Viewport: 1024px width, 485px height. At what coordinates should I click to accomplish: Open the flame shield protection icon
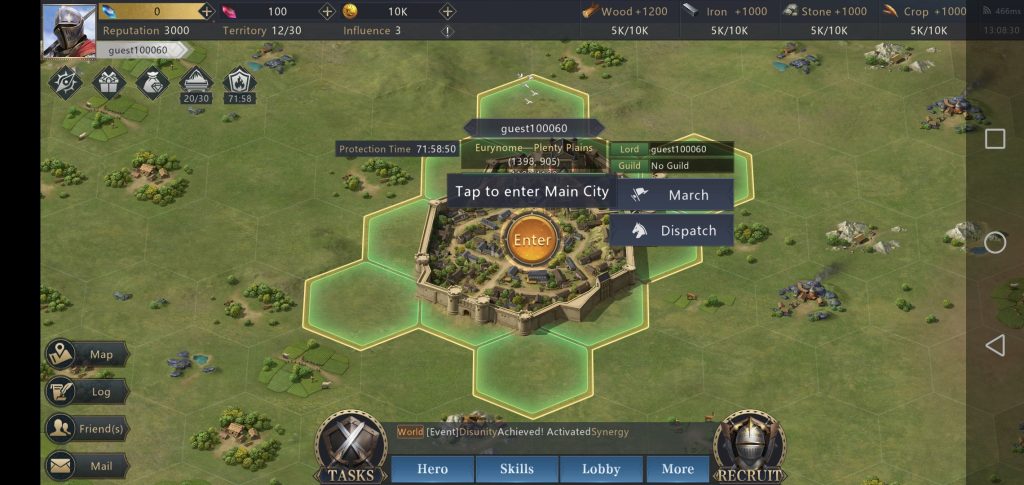(239, 82)
